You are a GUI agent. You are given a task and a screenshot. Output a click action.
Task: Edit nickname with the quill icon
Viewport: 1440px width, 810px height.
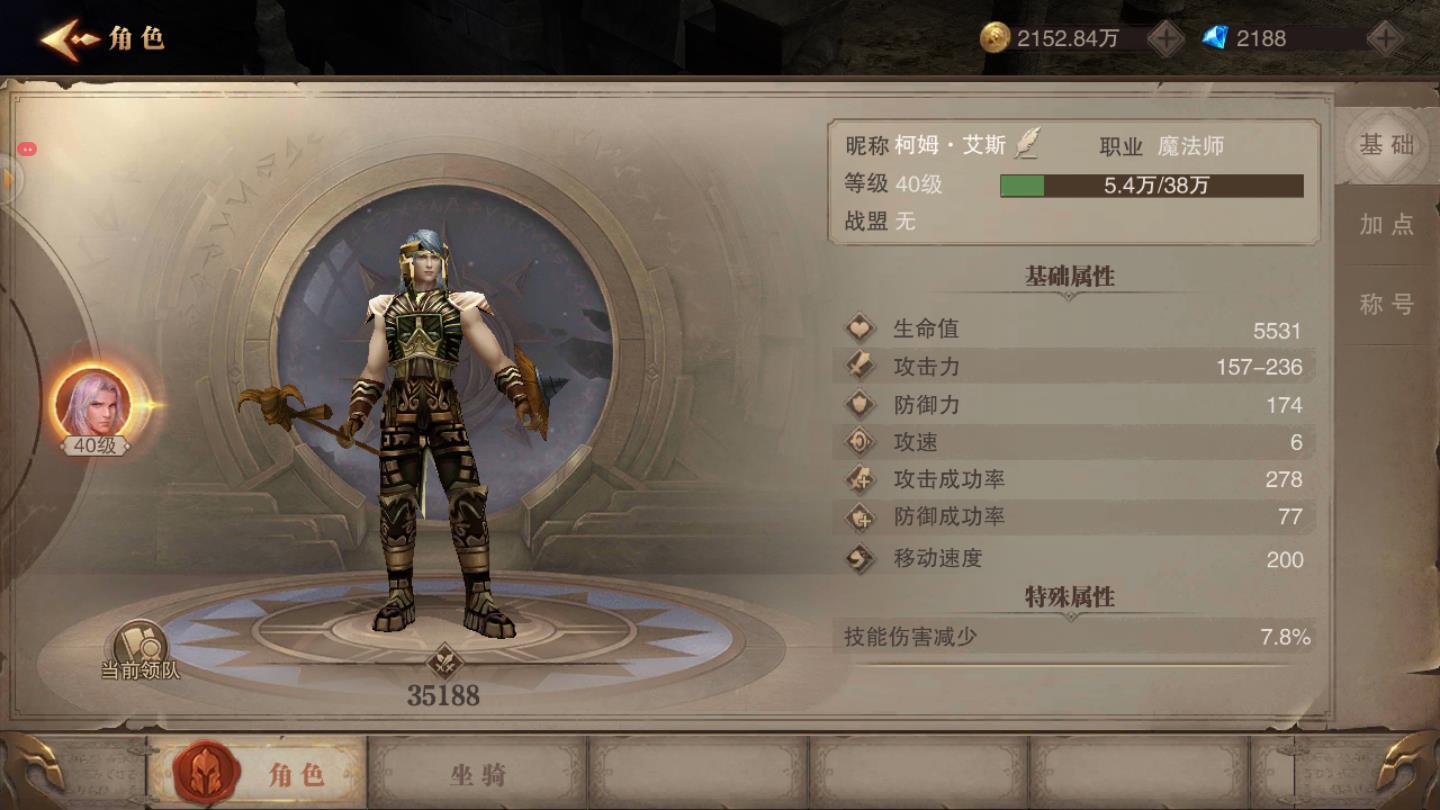pos(1027,145)
